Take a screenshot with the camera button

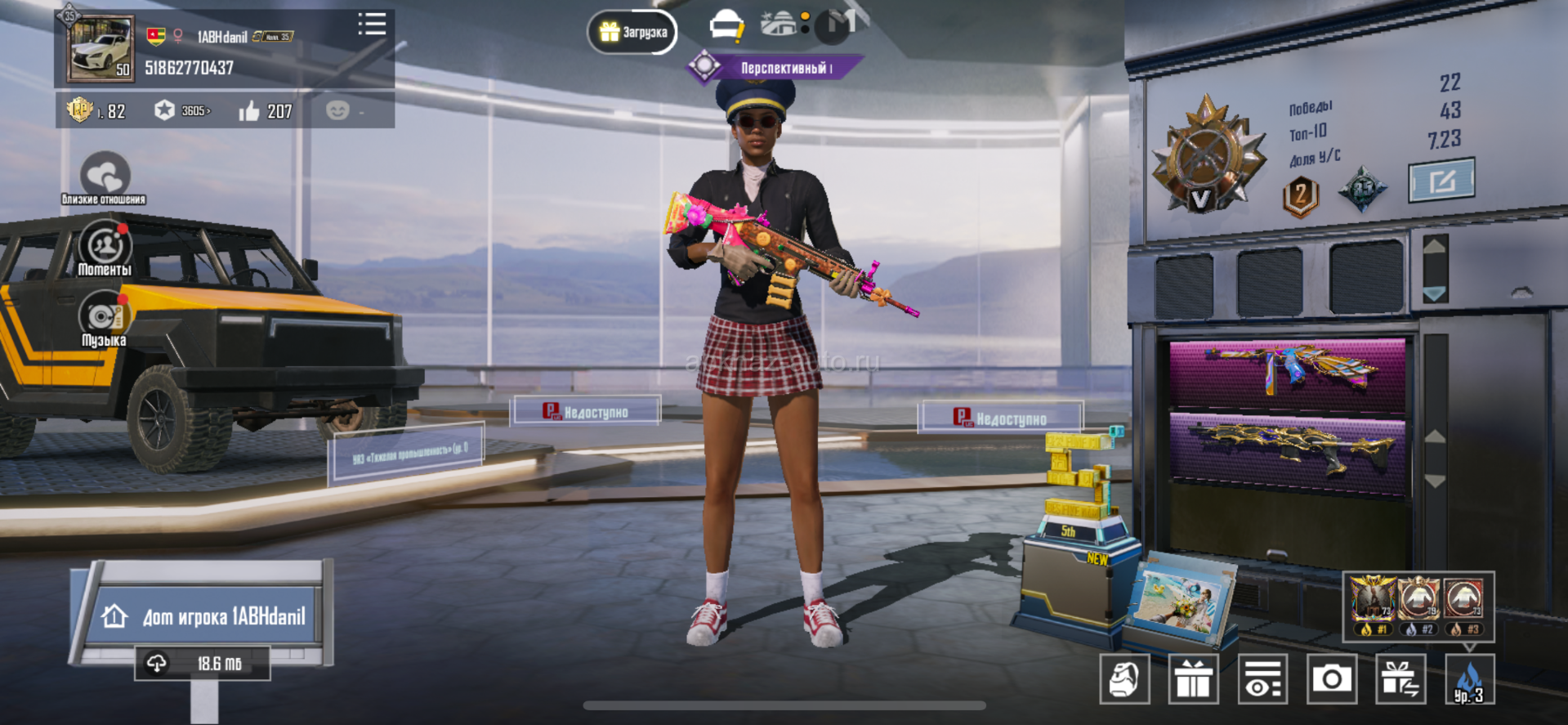pos(1332,678)
